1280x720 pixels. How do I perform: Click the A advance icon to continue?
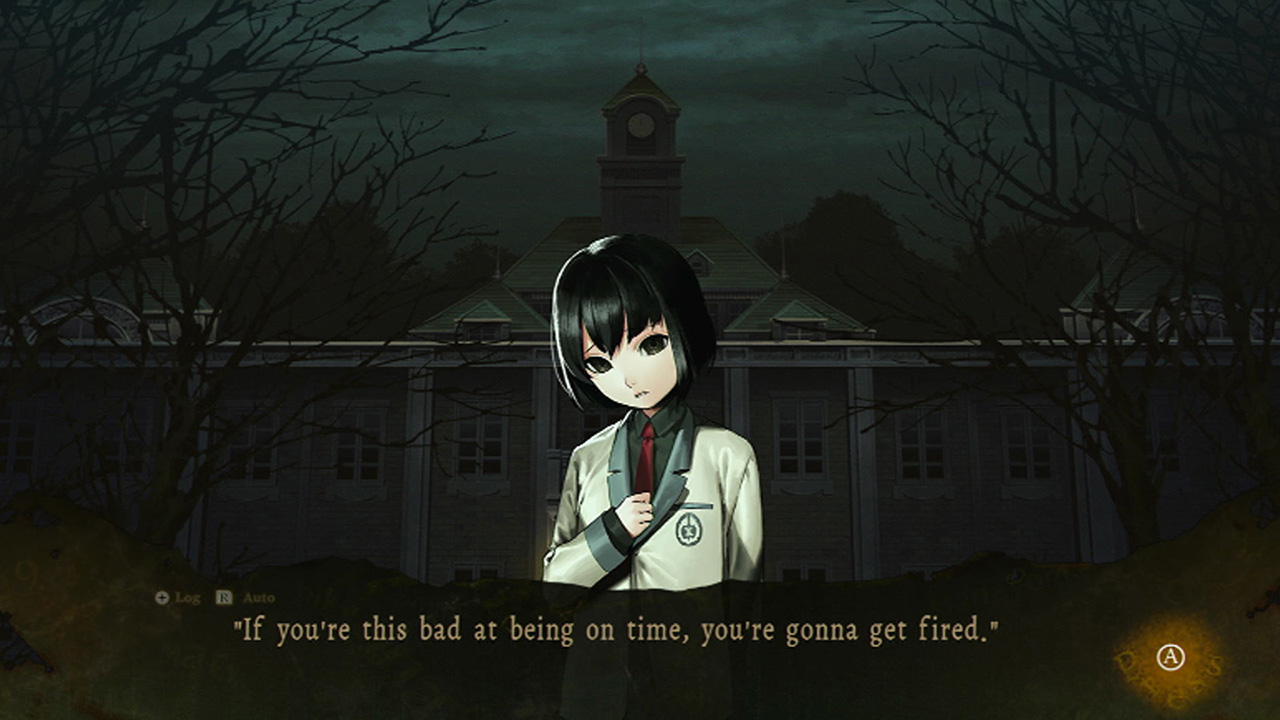1170,657
